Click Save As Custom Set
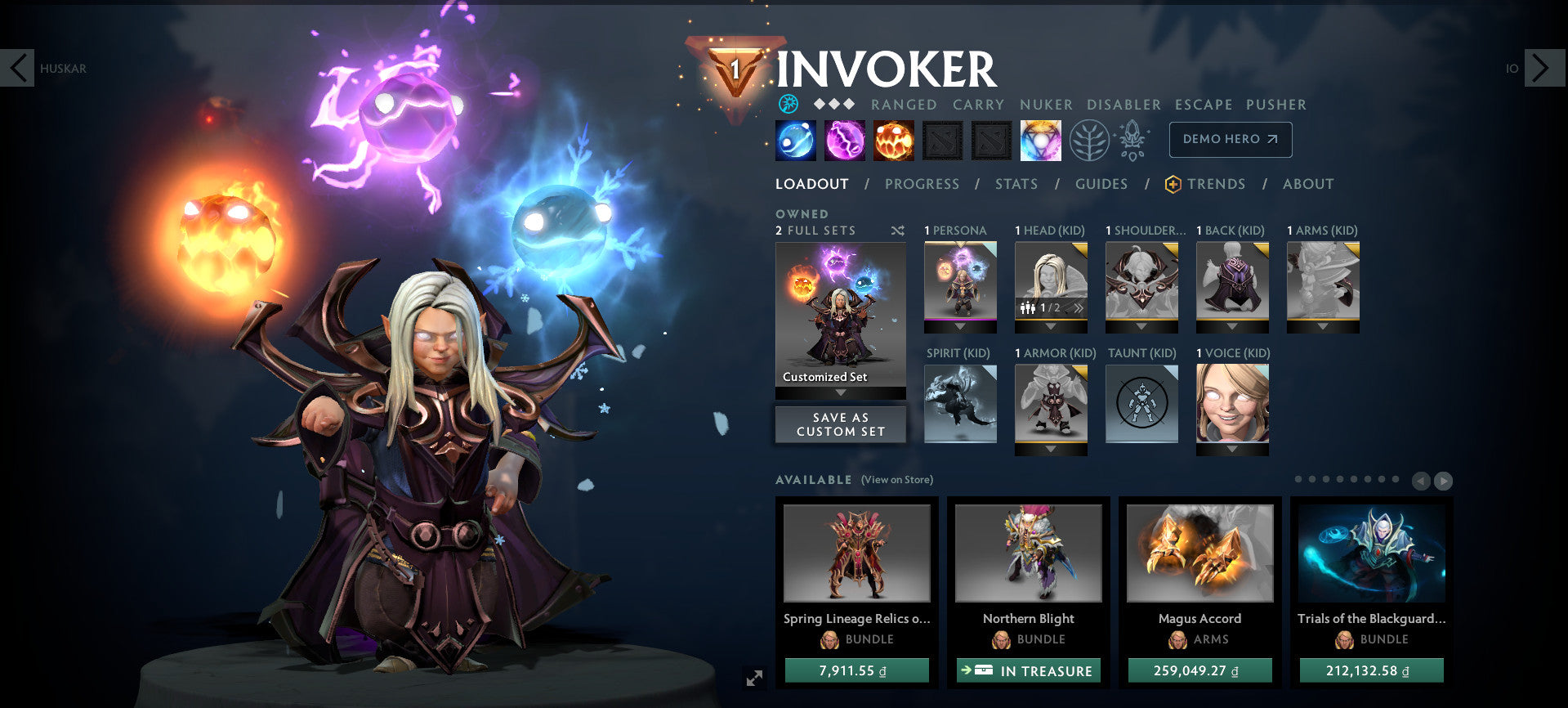Viewport: 1568px width, 708px height. 840,424
